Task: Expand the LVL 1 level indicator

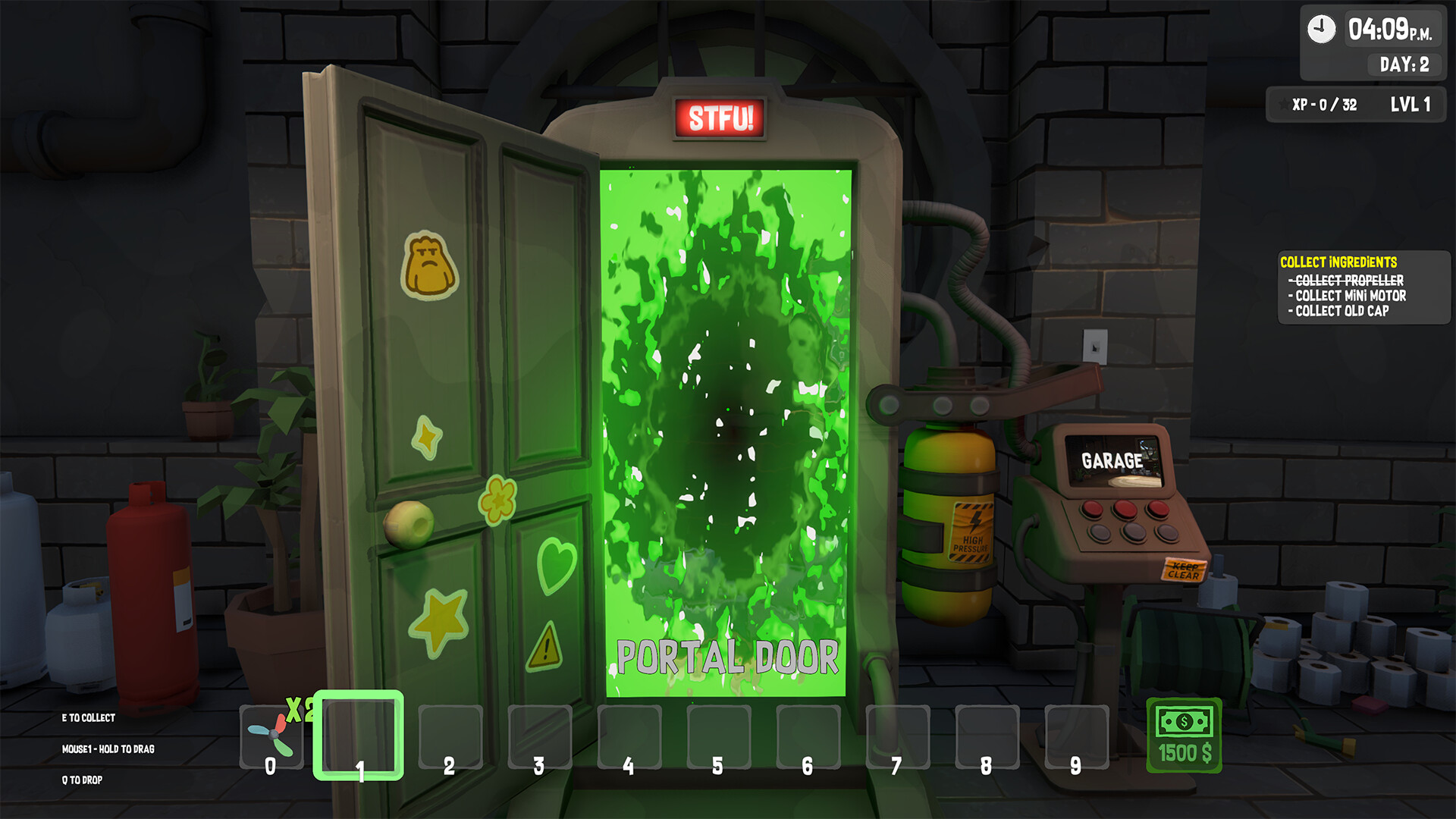Action: [1410, 105]
